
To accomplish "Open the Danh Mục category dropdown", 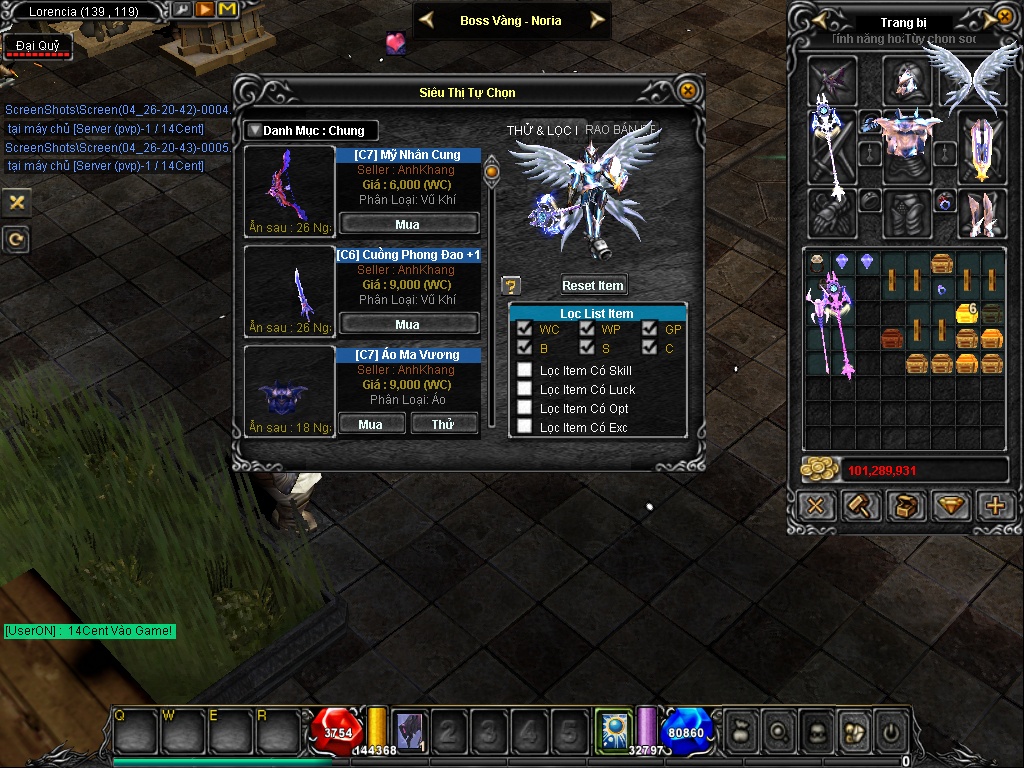I will [x=310, y=130].
